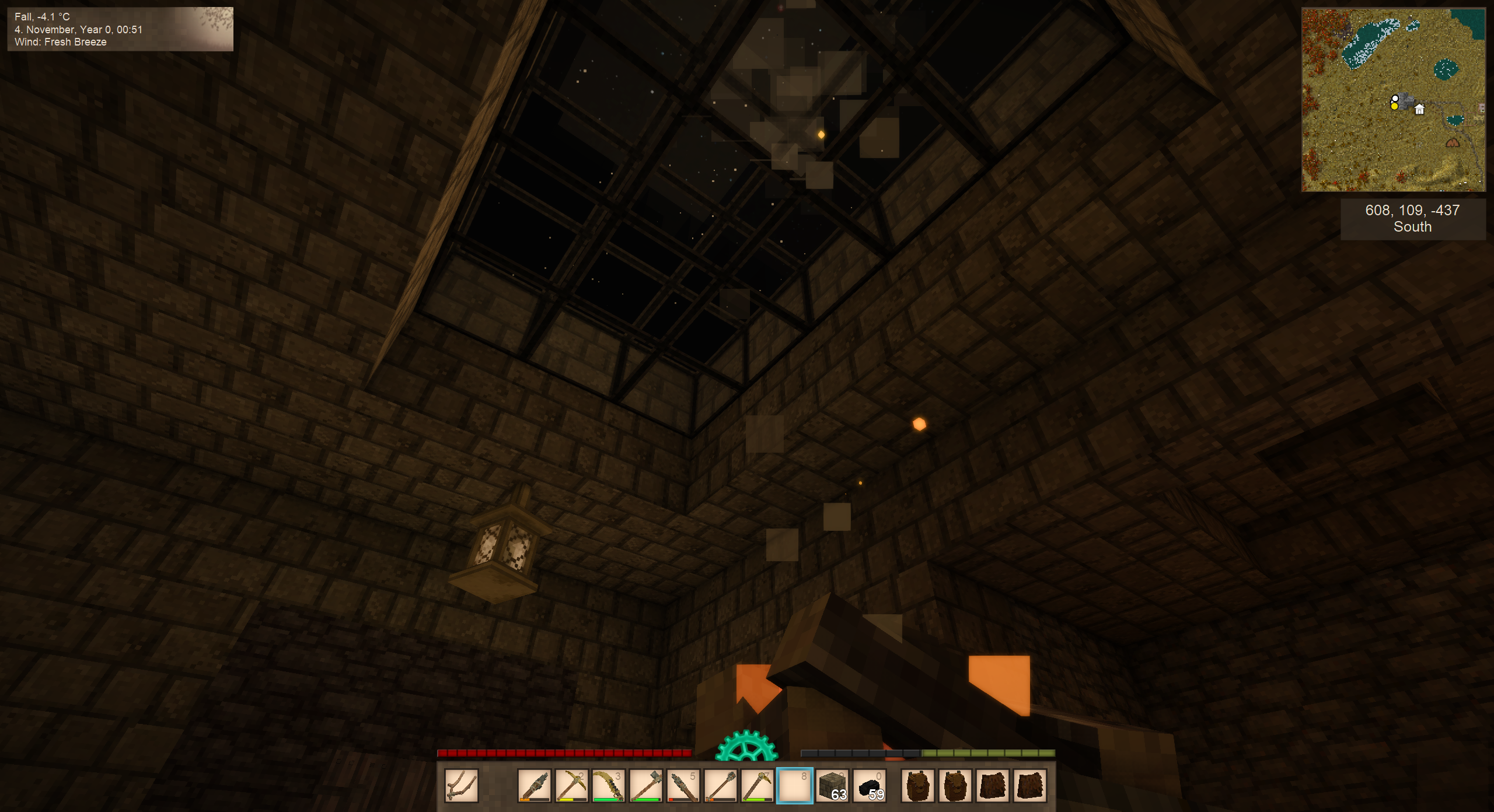
Task: Select the stone bricks stack of 63
Action: 832,785
